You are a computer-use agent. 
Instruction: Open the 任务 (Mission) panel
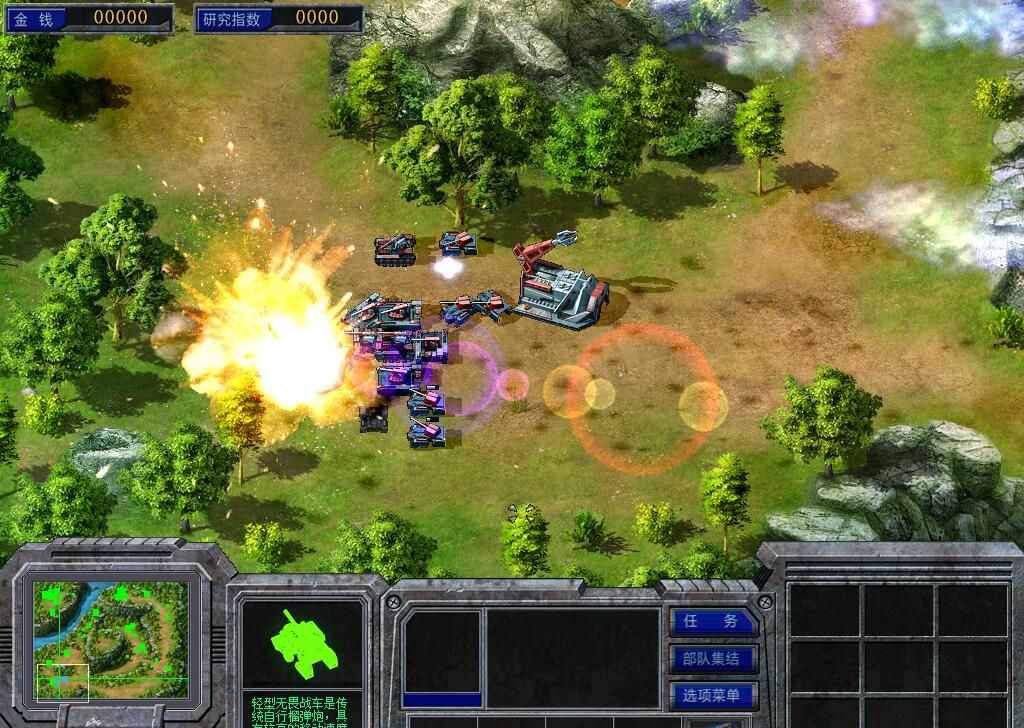714,621
